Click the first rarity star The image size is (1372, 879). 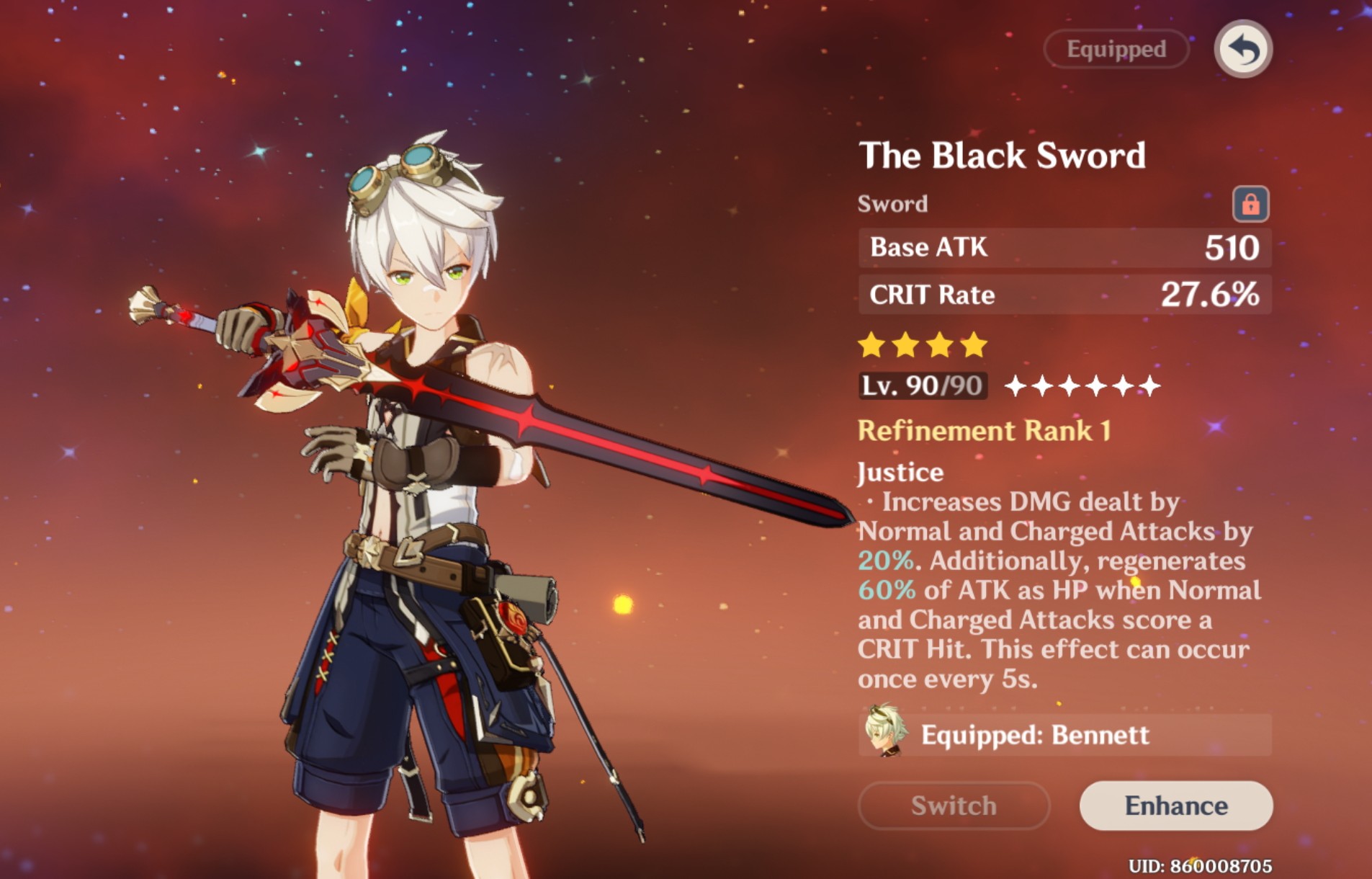(870, 344)
